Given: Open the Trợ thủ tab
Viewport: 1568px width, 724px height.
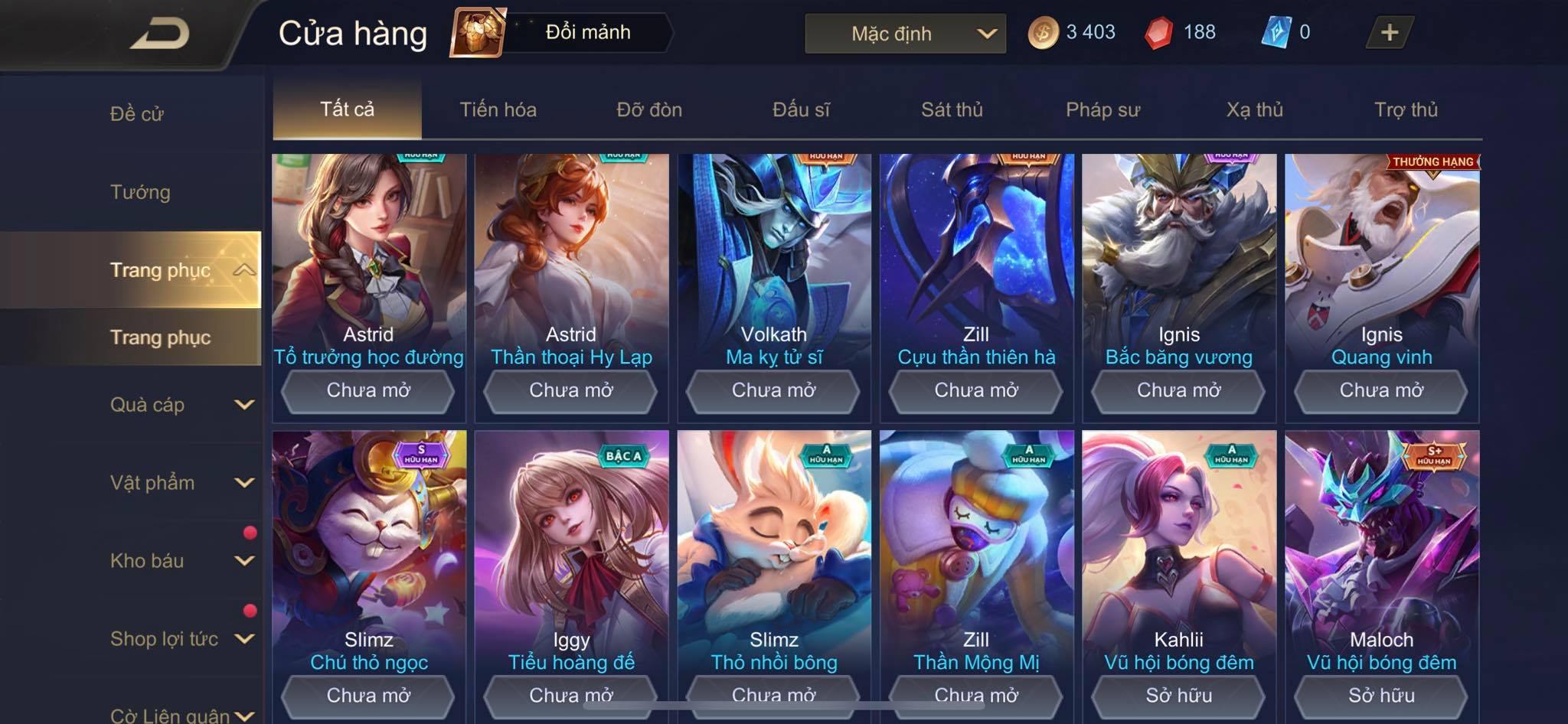Looking at the screenshot, I should (x=1406, y=109).
